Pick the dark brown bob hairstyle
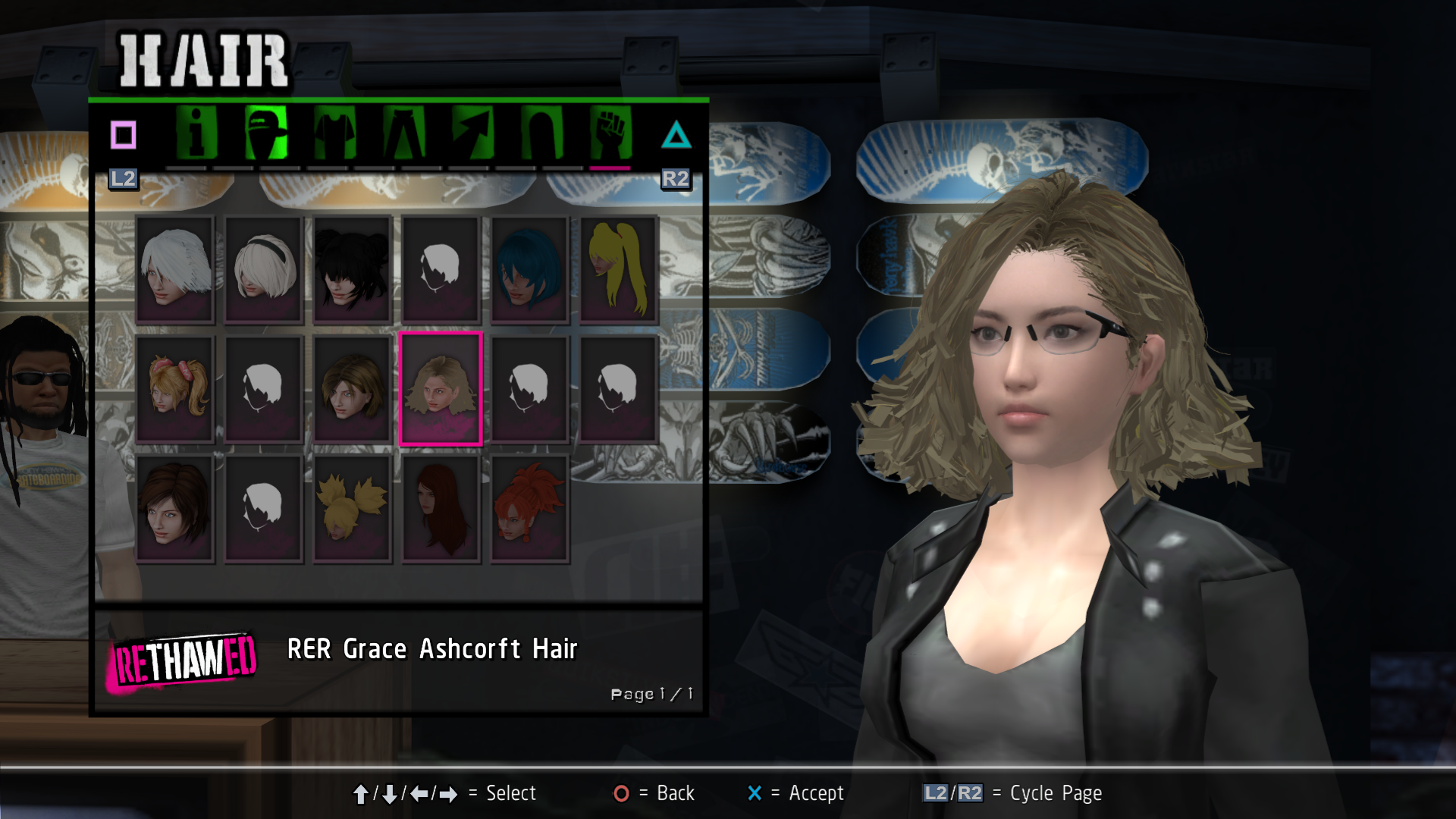Viewport: 1456px width, 819px height. click(x=175, y=508)
